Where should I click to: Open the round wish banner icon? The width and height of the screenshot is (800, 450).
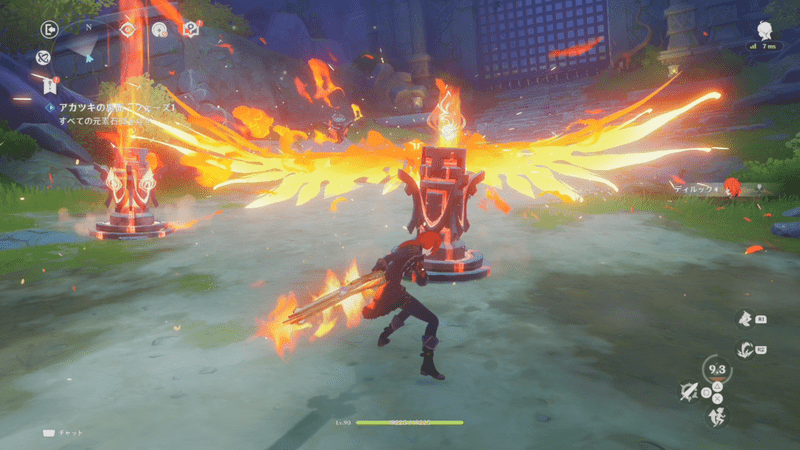click(158, 30)
